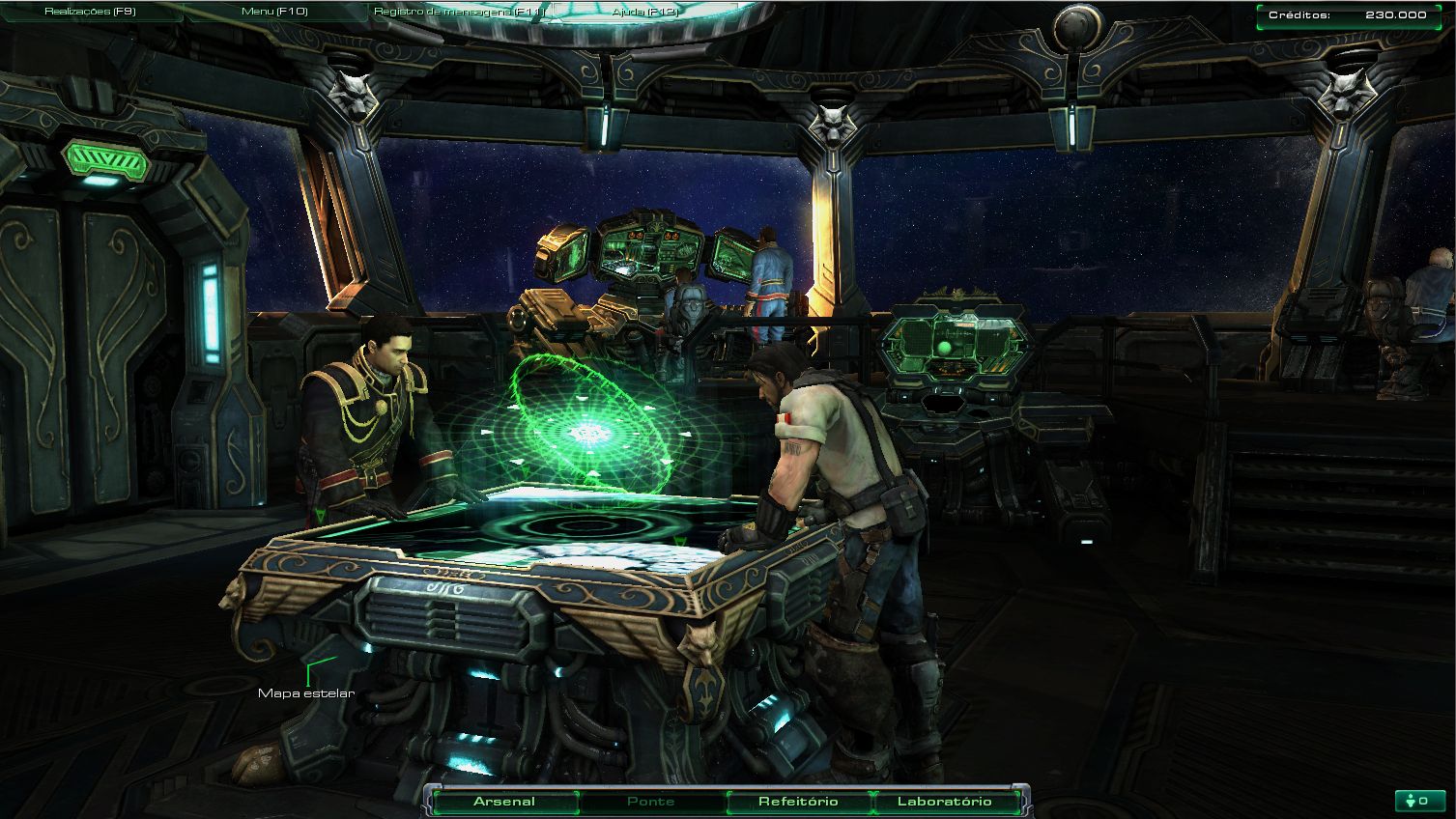
Task: Open the friends list button
Action: (x=1418, y=801)
